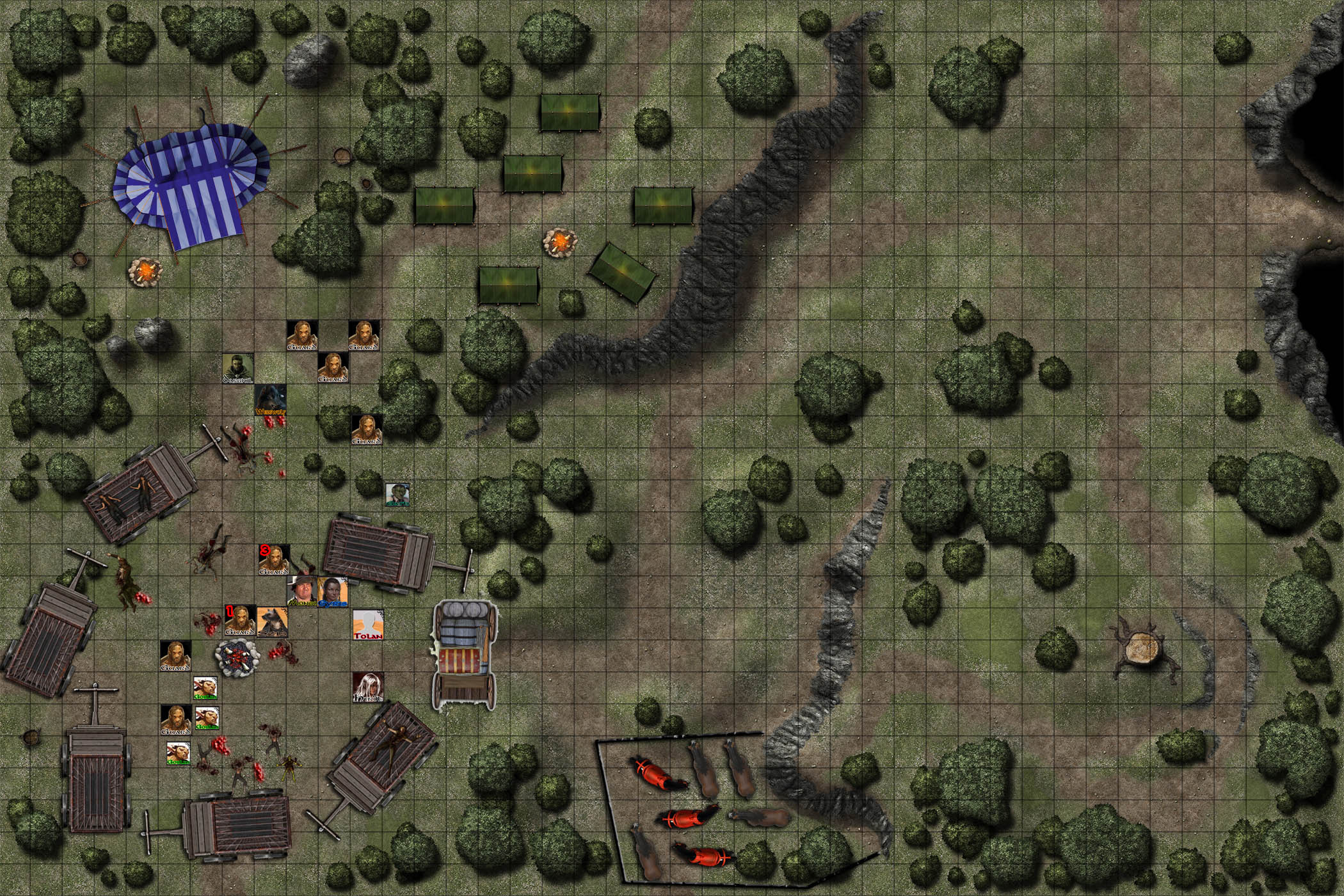Viewport: 1344px width, 896px height.
Task: Select the Syris character token
Action: point(333,592)
